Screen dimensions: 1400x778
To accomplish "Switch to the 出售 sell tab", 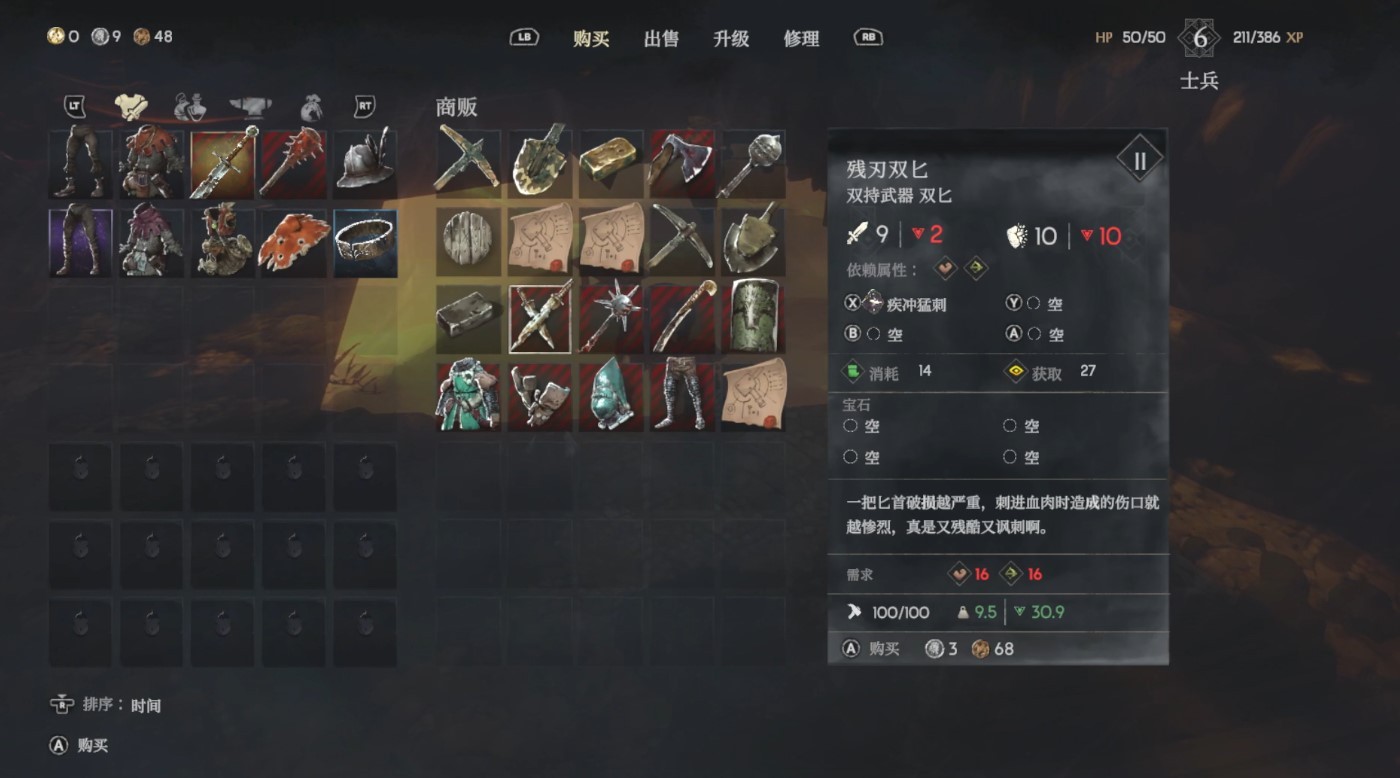I will (660, 38).
